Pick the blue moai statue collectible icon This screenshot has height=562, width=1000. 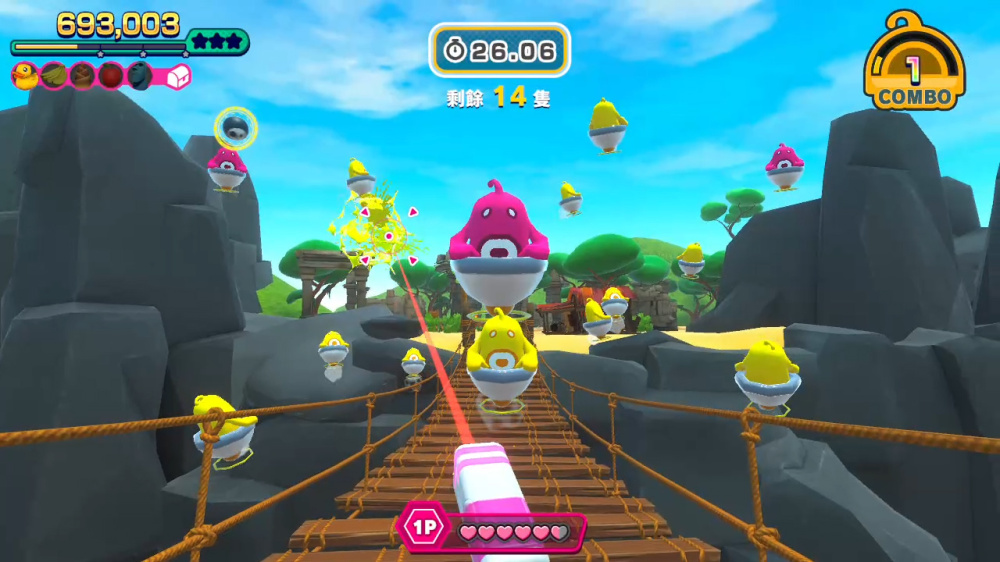[x=140, y=75]
